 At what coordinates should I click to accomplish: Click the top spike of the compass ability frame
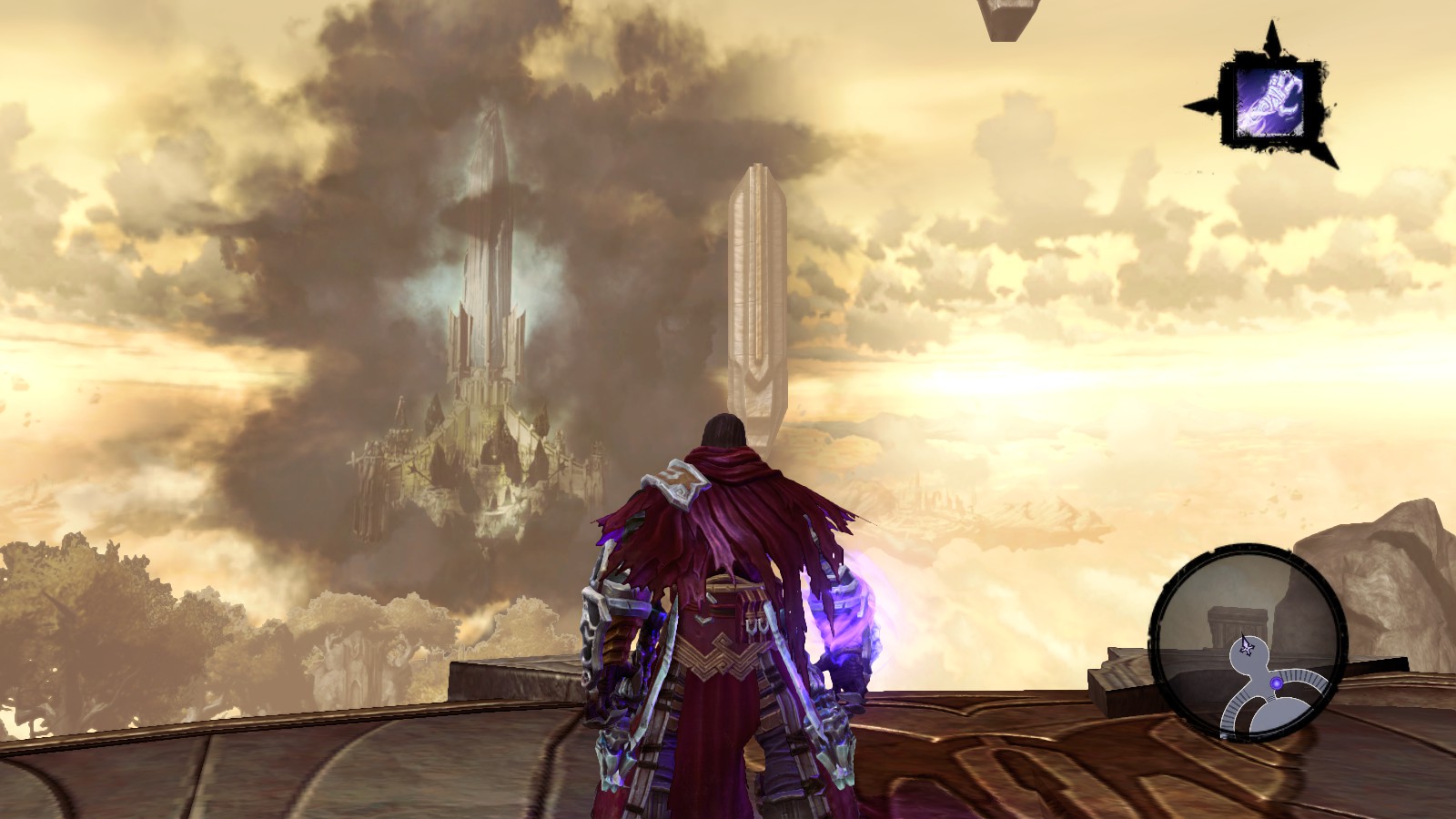tap(1272, 32)
